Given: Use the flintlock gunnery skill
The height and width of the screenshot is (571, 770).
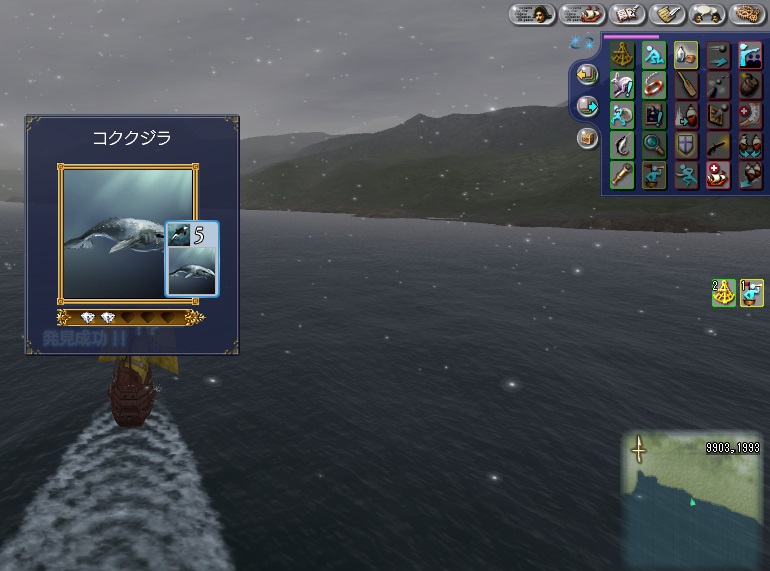Looking at the screenshot, I should point(718,145).
